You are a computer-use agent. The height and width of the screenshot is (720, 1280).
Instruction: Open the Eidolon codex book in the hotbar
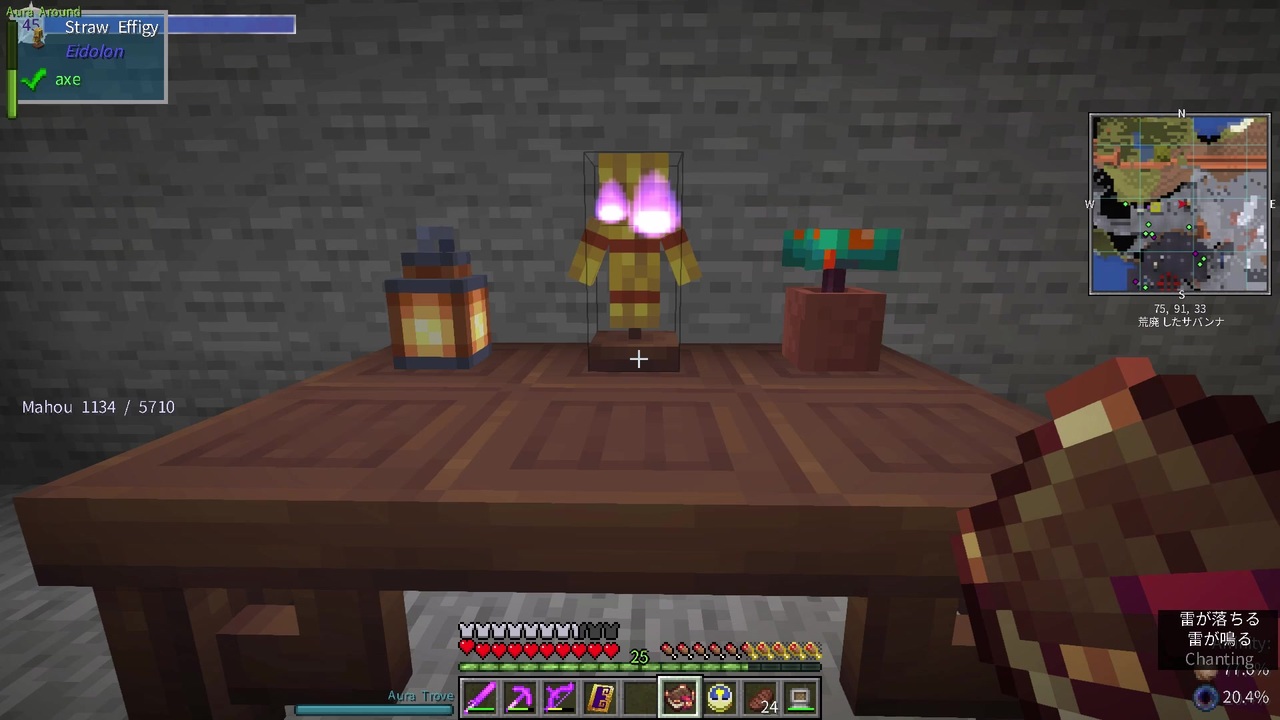click(x=599, y=695)
